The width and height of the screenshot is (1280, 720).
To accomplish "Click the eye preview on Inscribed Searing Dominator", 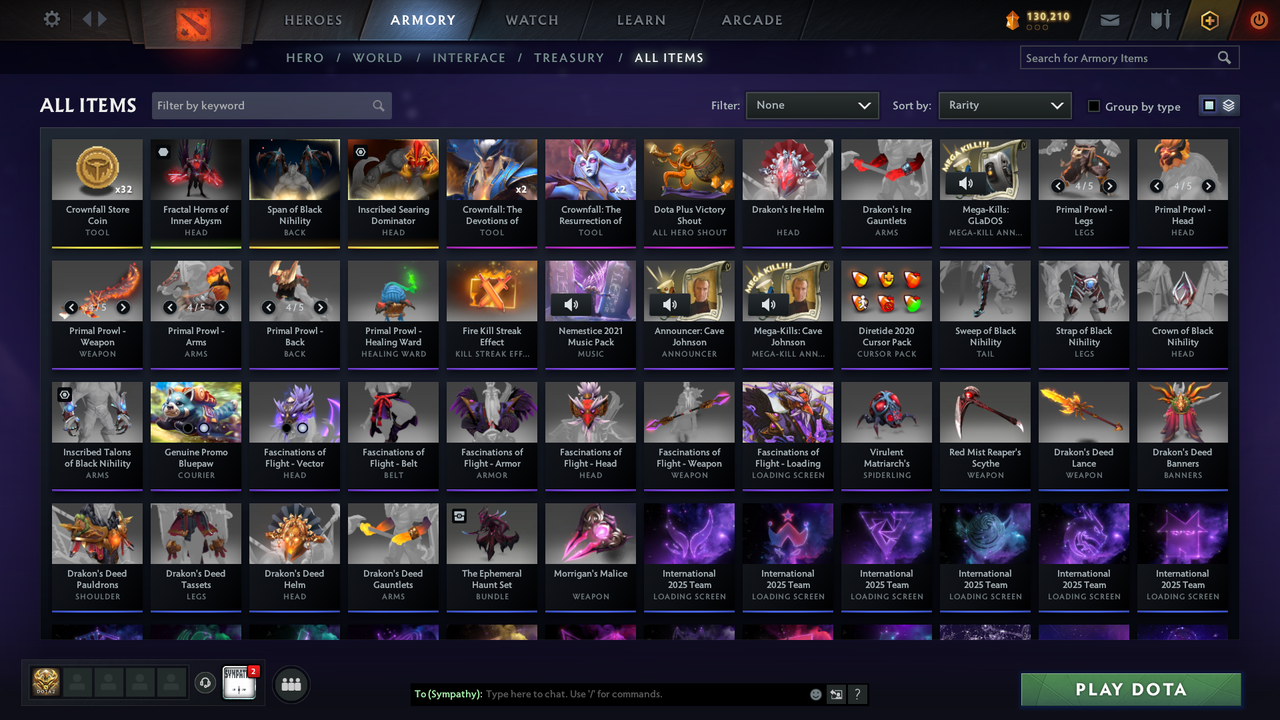I will (x=360, y=151).
